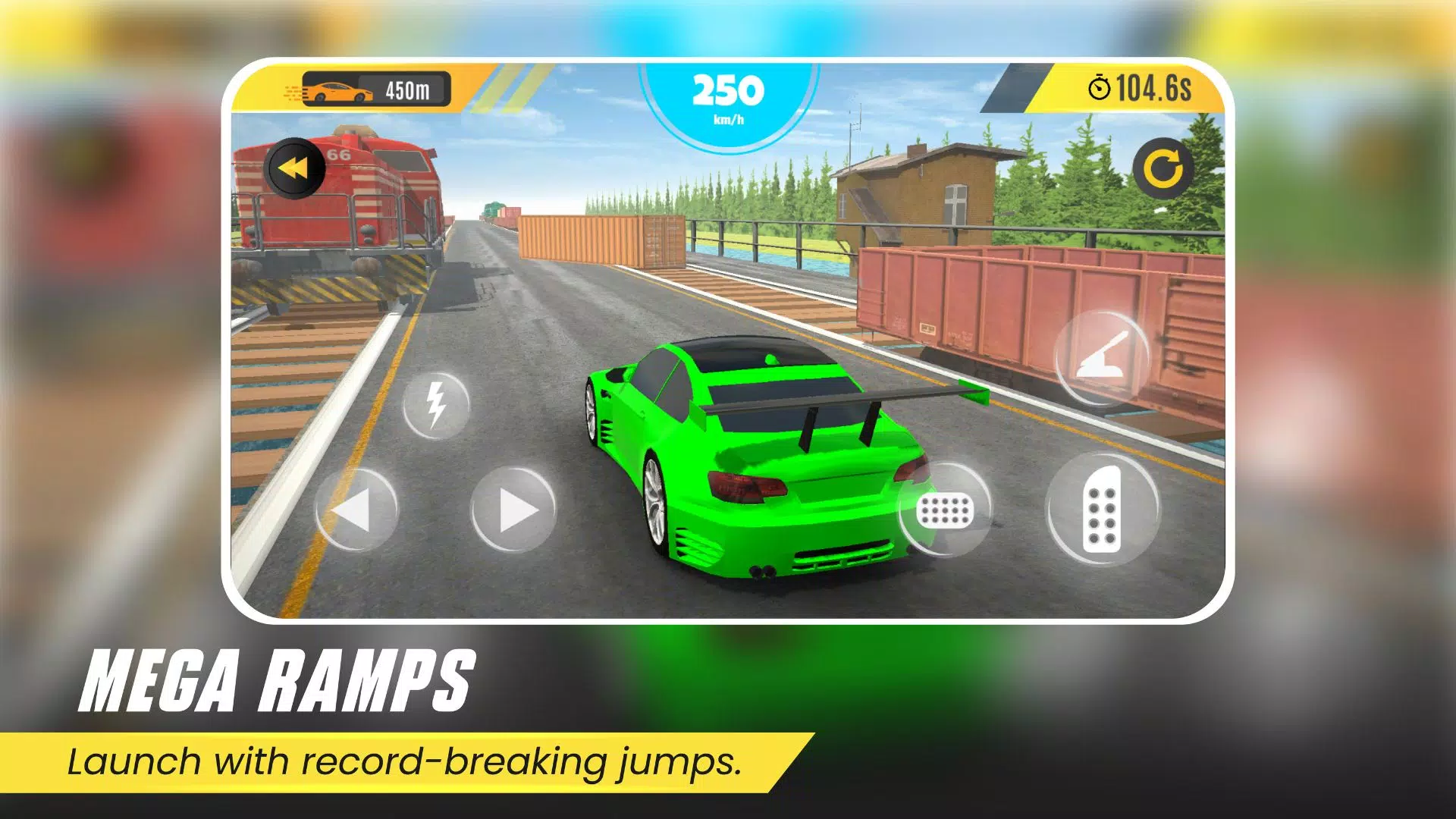The image size is (1456, 819).
Task: Activate the lightning bolt nitro boost
Action: (436, 405)
